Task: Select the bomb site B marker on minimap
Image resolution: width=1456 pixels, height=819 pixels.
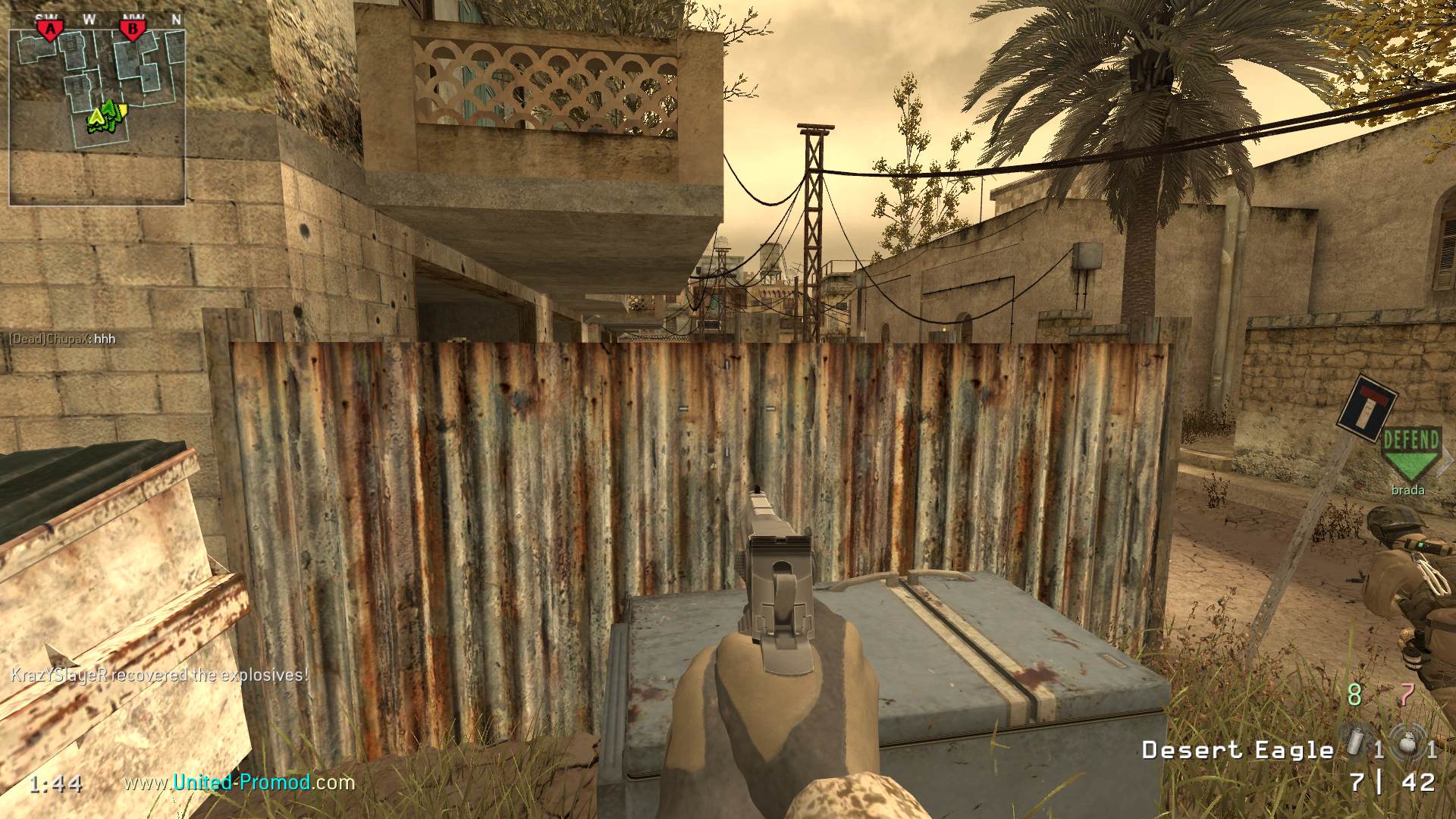Action: [x=133, y=30]
